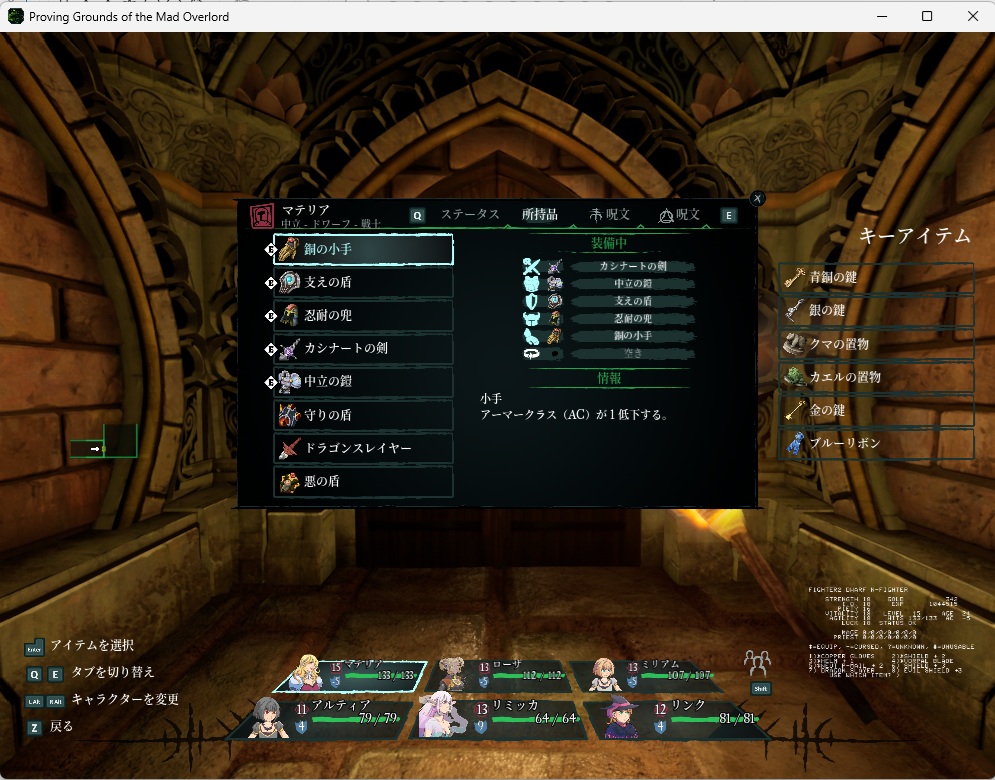Pick party member アルティア's card
995x780 pixels.
coord(320,717)
